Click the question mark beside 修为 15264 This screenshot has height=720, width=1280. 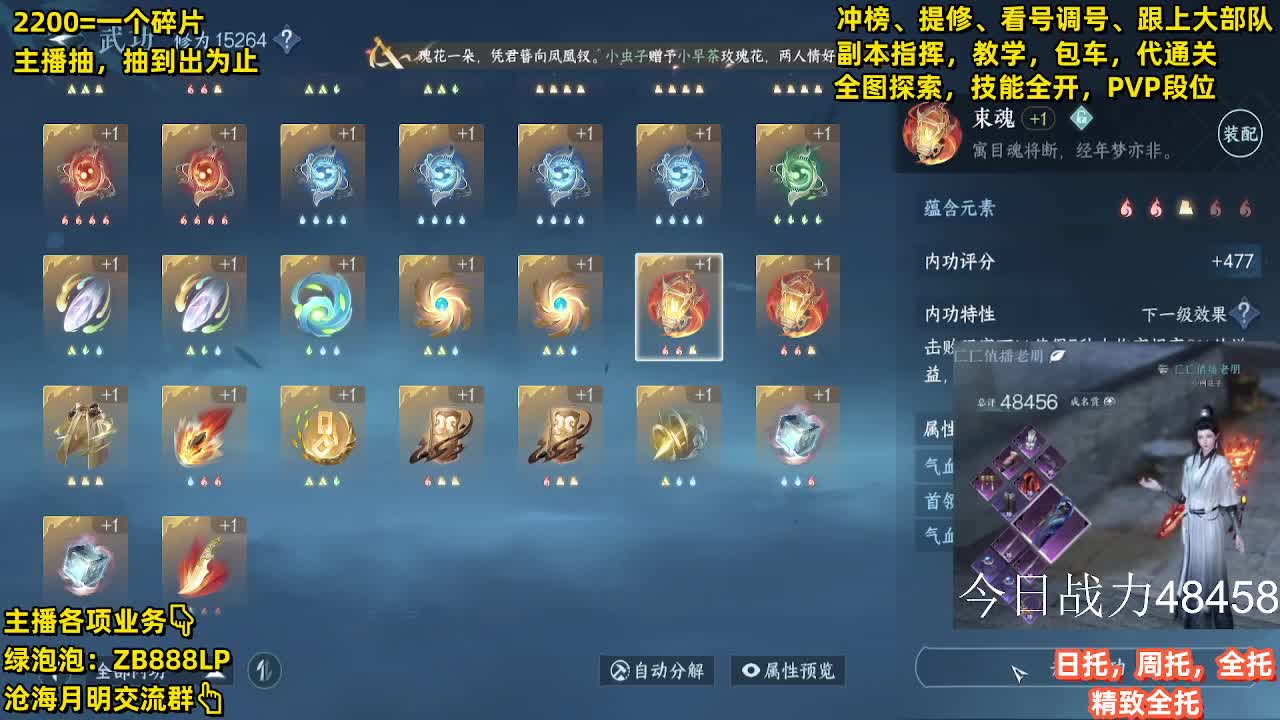point(287,37)
